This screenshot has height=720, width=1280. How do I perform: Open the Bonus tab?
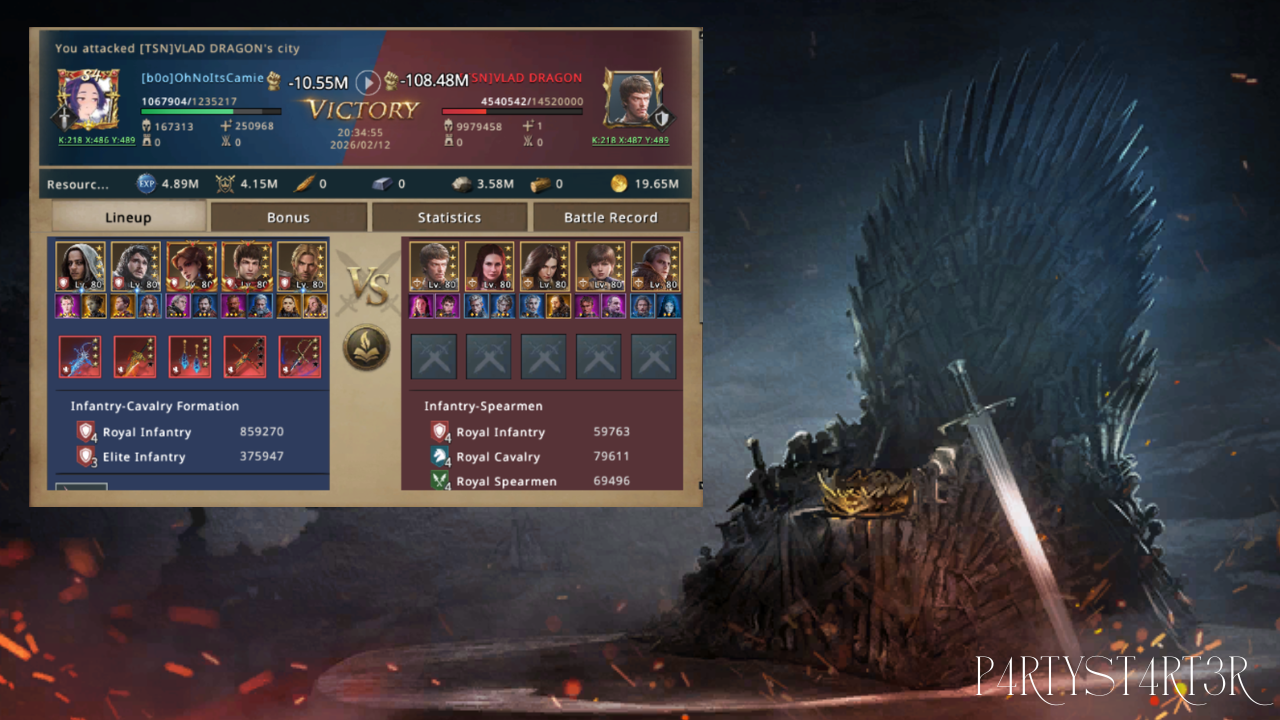[288, 217]
